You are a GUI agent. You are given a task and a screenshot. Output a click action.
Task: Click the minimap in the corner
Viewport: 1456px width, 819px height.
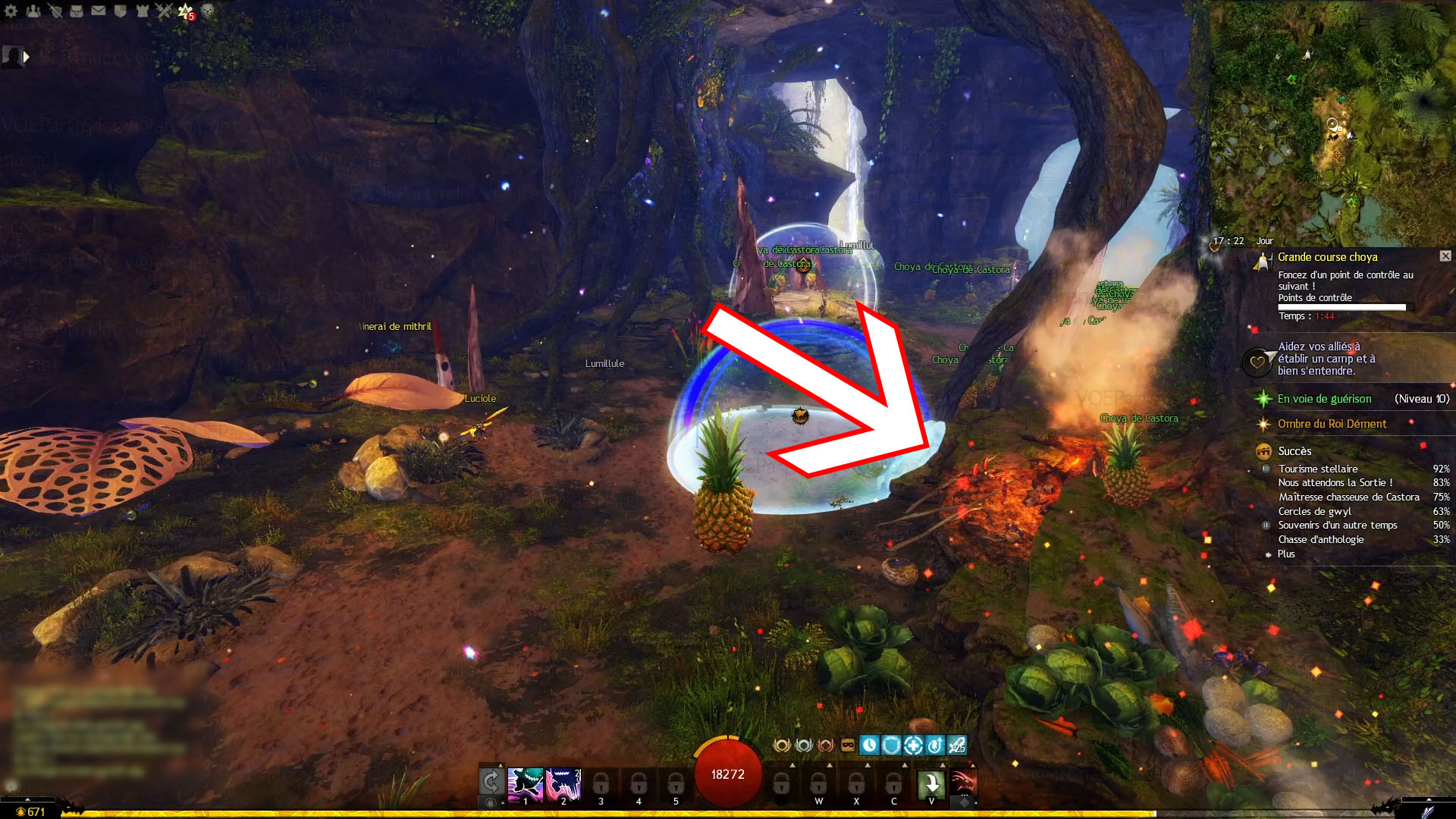pos(1332,121)
